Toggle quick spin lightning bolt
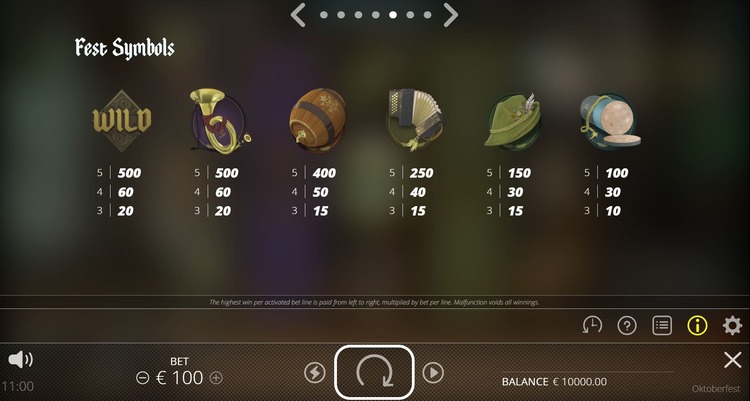The width and height of the screenshot is (750, 401). pos(314,372)
